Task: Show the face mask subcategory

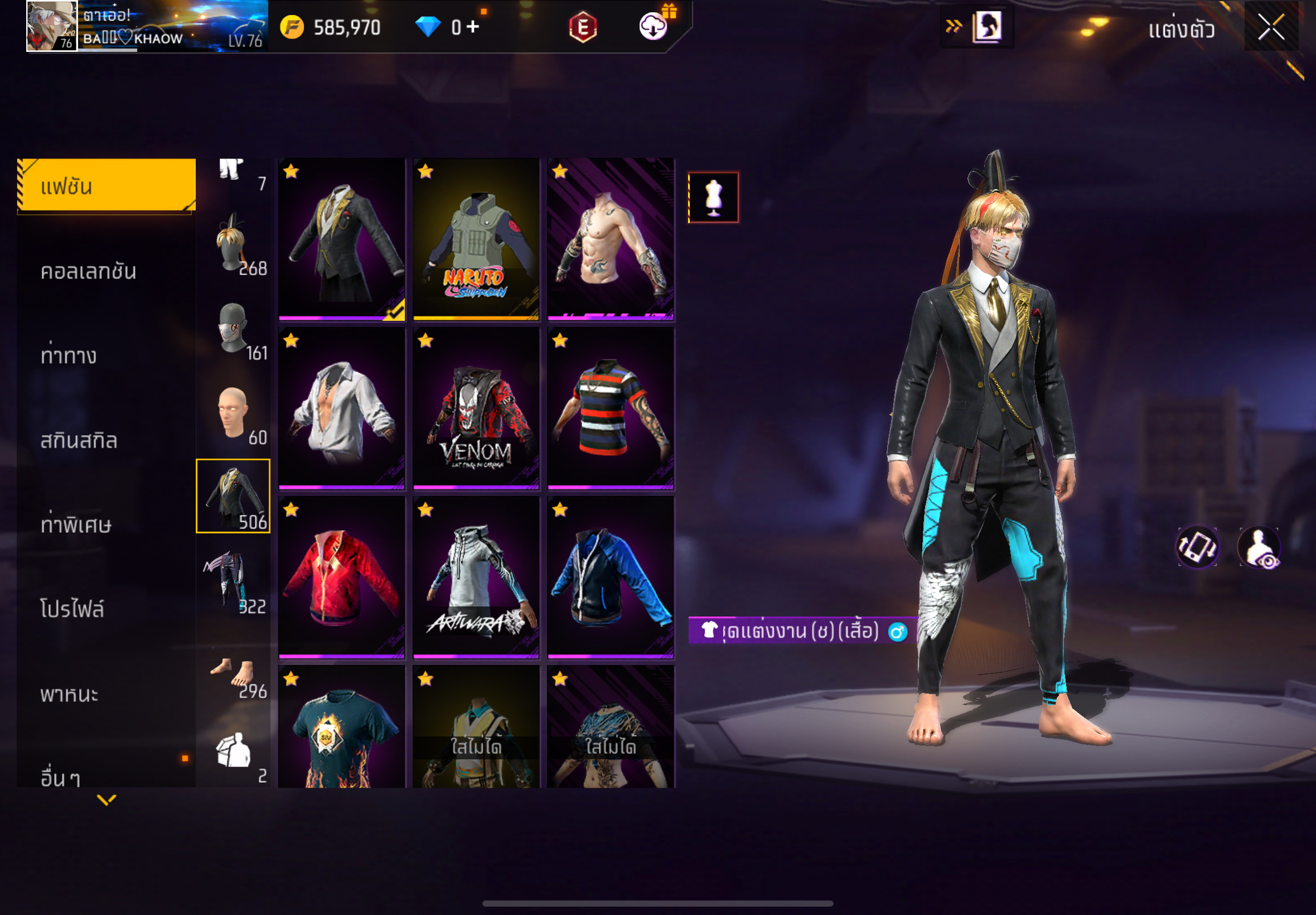Action: click(233, 329)
